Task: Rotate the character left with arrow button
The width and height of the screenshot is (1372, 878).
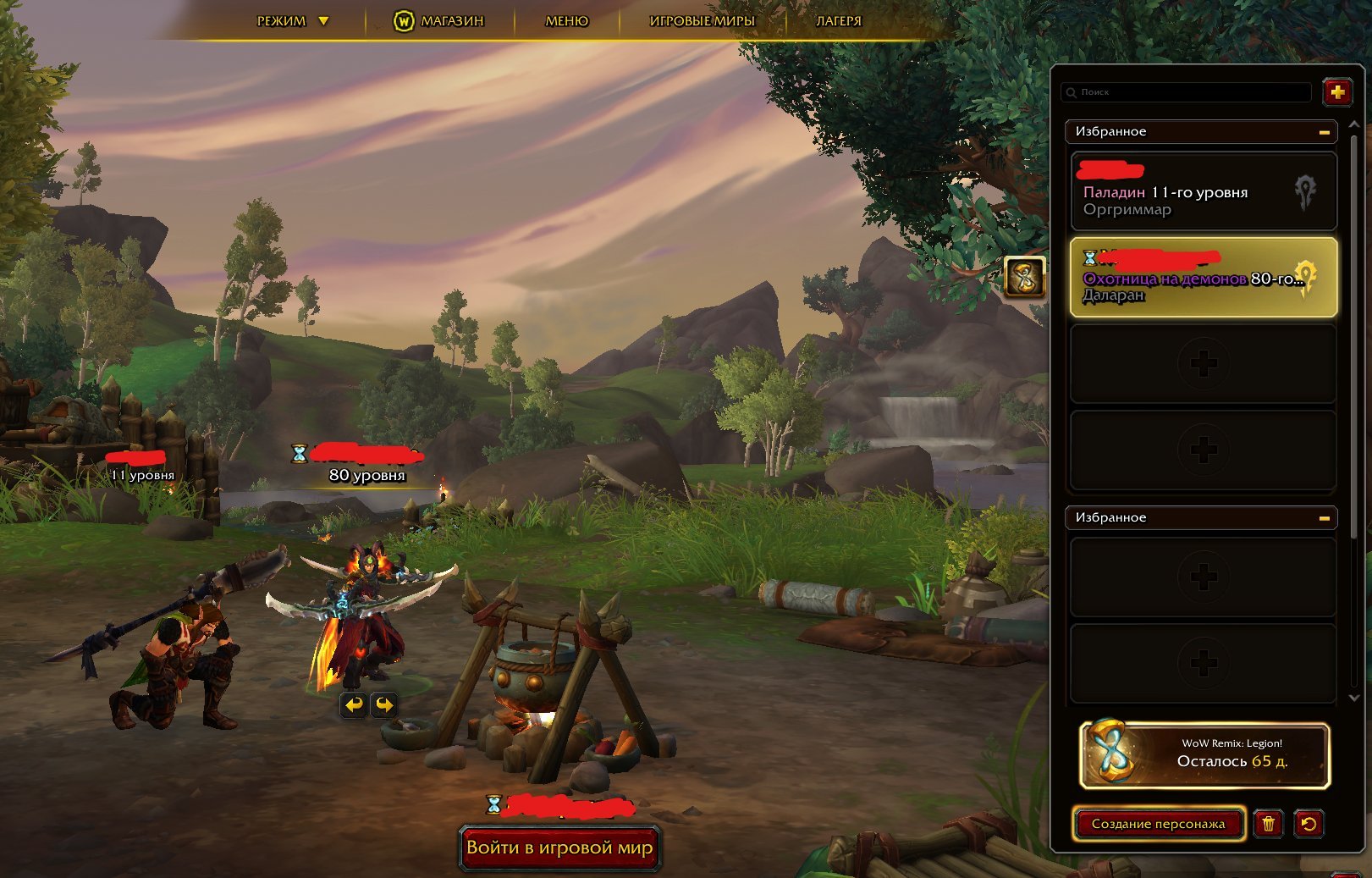Action: click(x=354, y=704)
